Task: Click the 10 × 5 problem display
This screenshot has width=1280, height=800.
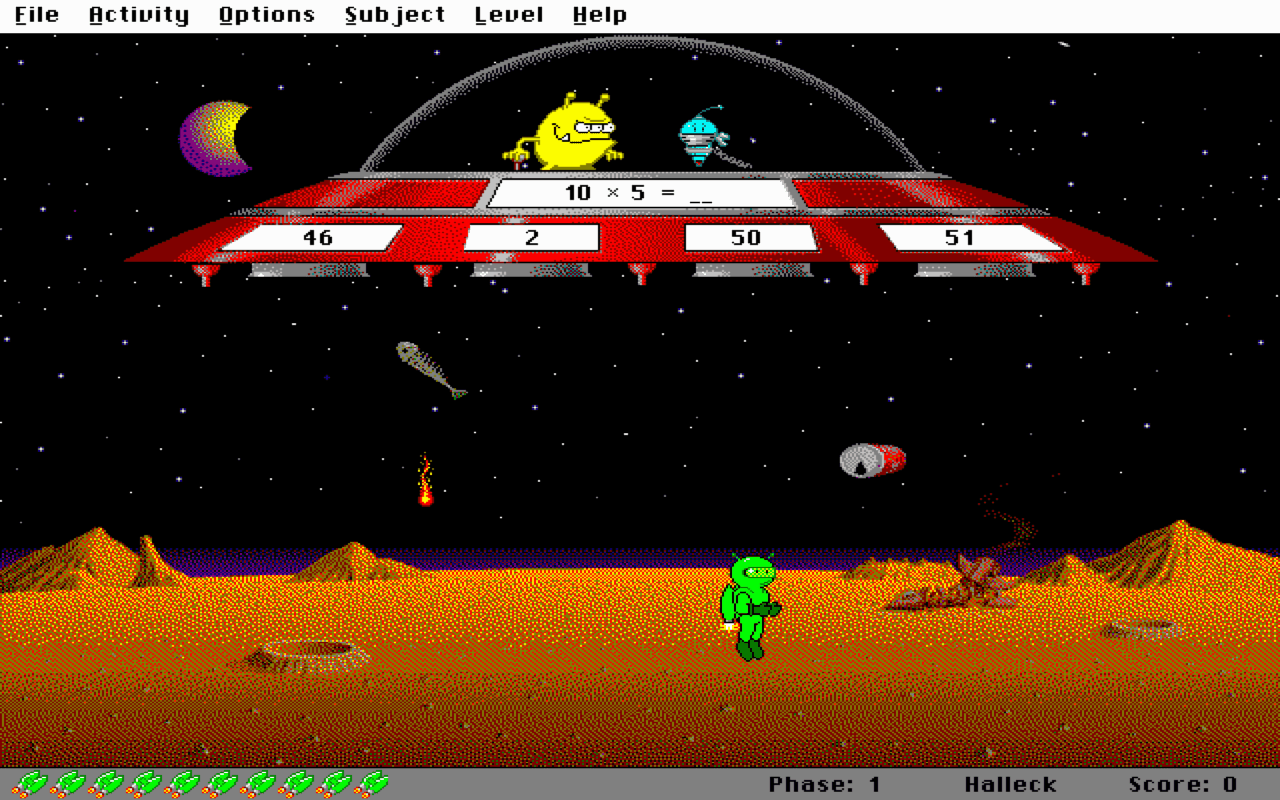Action: pos(640,192)
